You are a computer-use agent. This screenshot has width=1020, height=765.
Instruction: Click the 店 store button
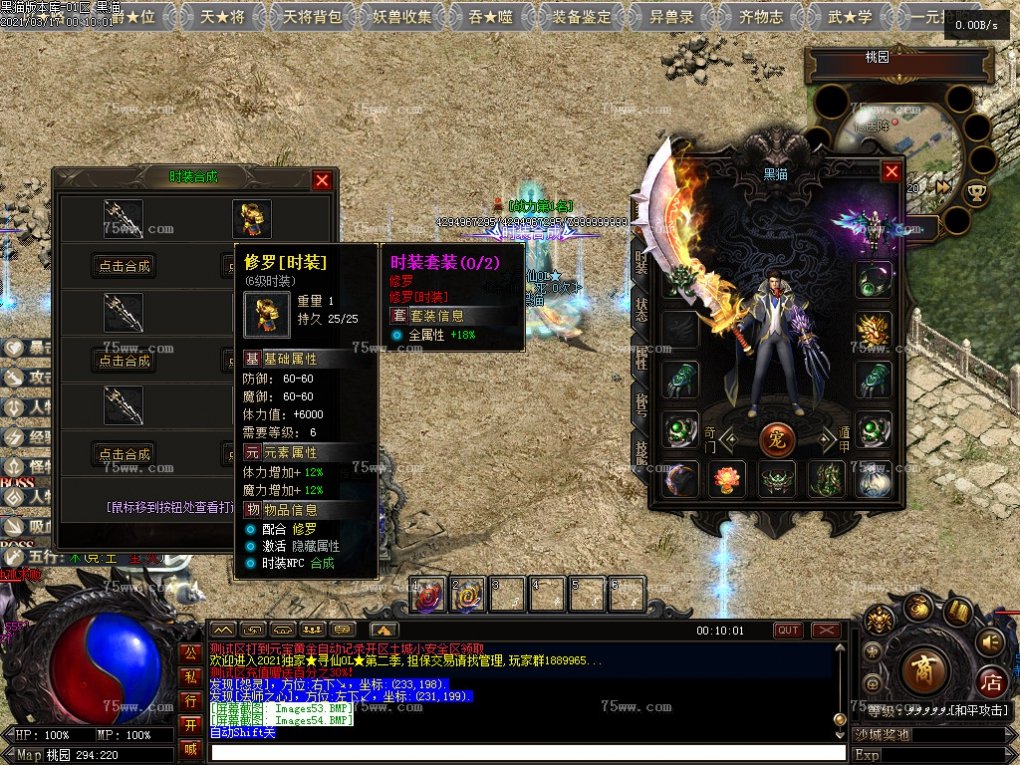(x=990, y=682)
